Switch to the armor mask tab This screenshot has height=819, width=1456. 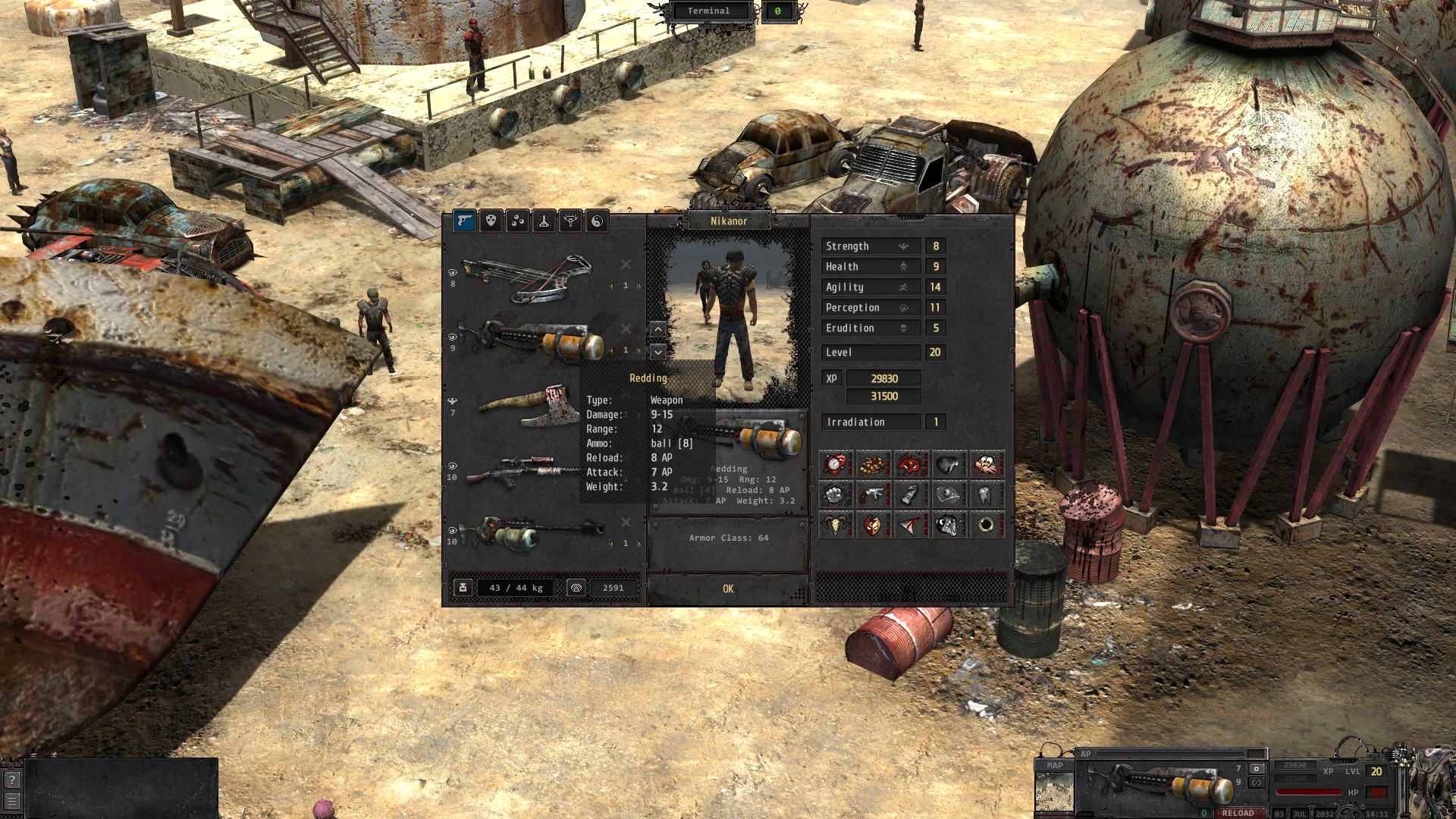tap(491, 221)
